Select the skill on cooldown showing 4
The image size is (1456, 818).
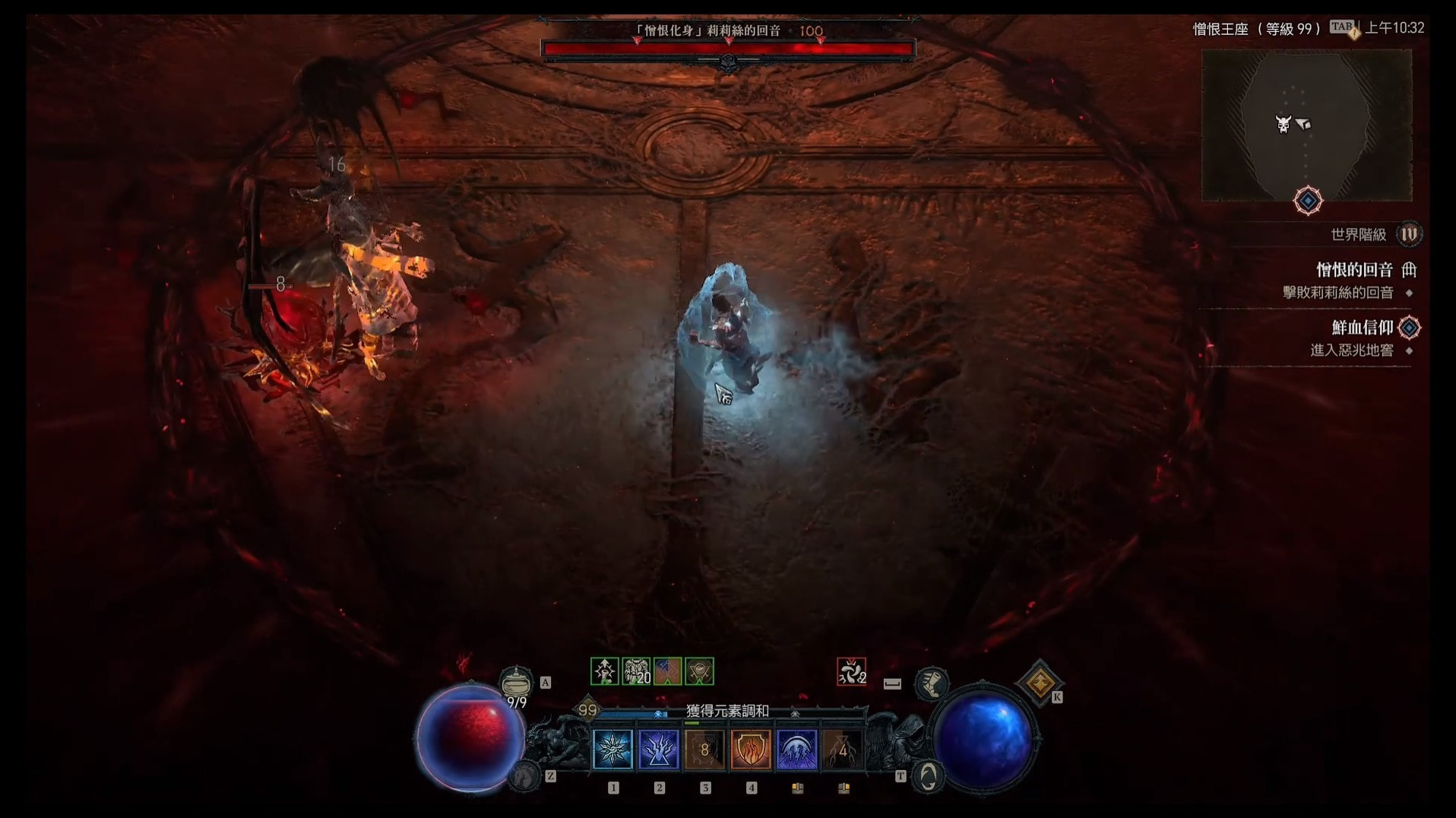tap(843, 750)
